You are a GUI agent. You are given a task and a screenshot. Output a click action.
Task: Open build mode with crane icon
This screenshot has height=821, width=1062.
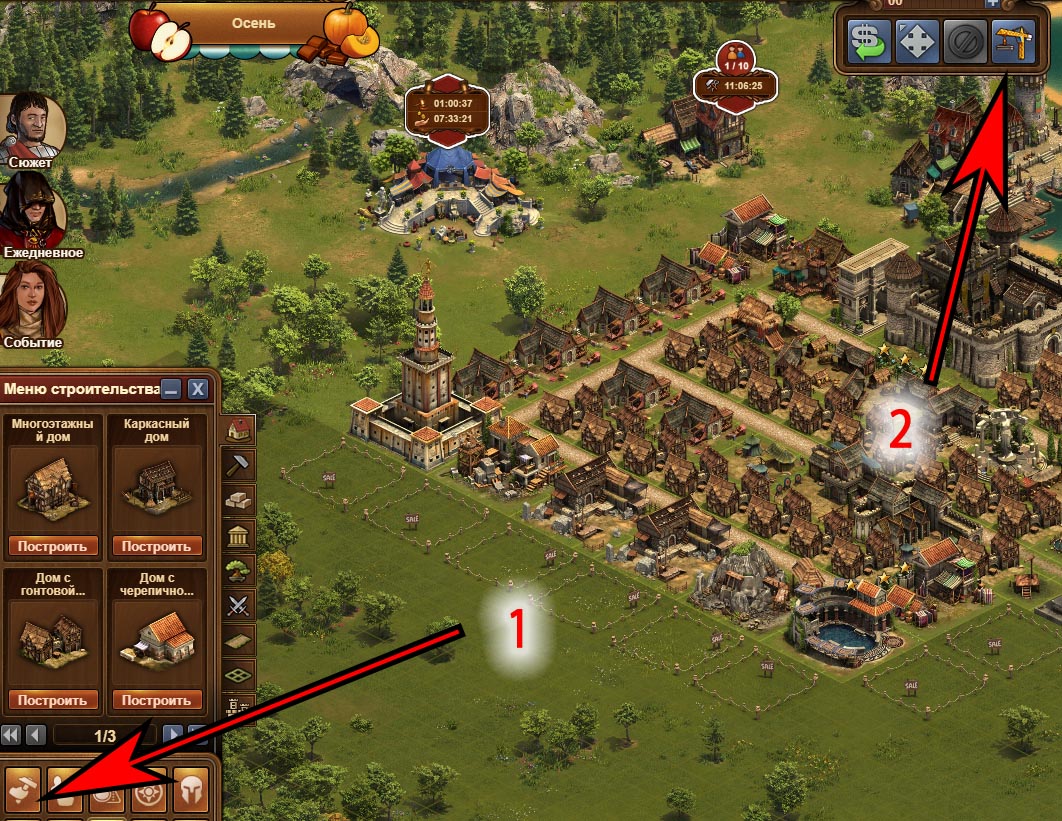click(1013, 42)
